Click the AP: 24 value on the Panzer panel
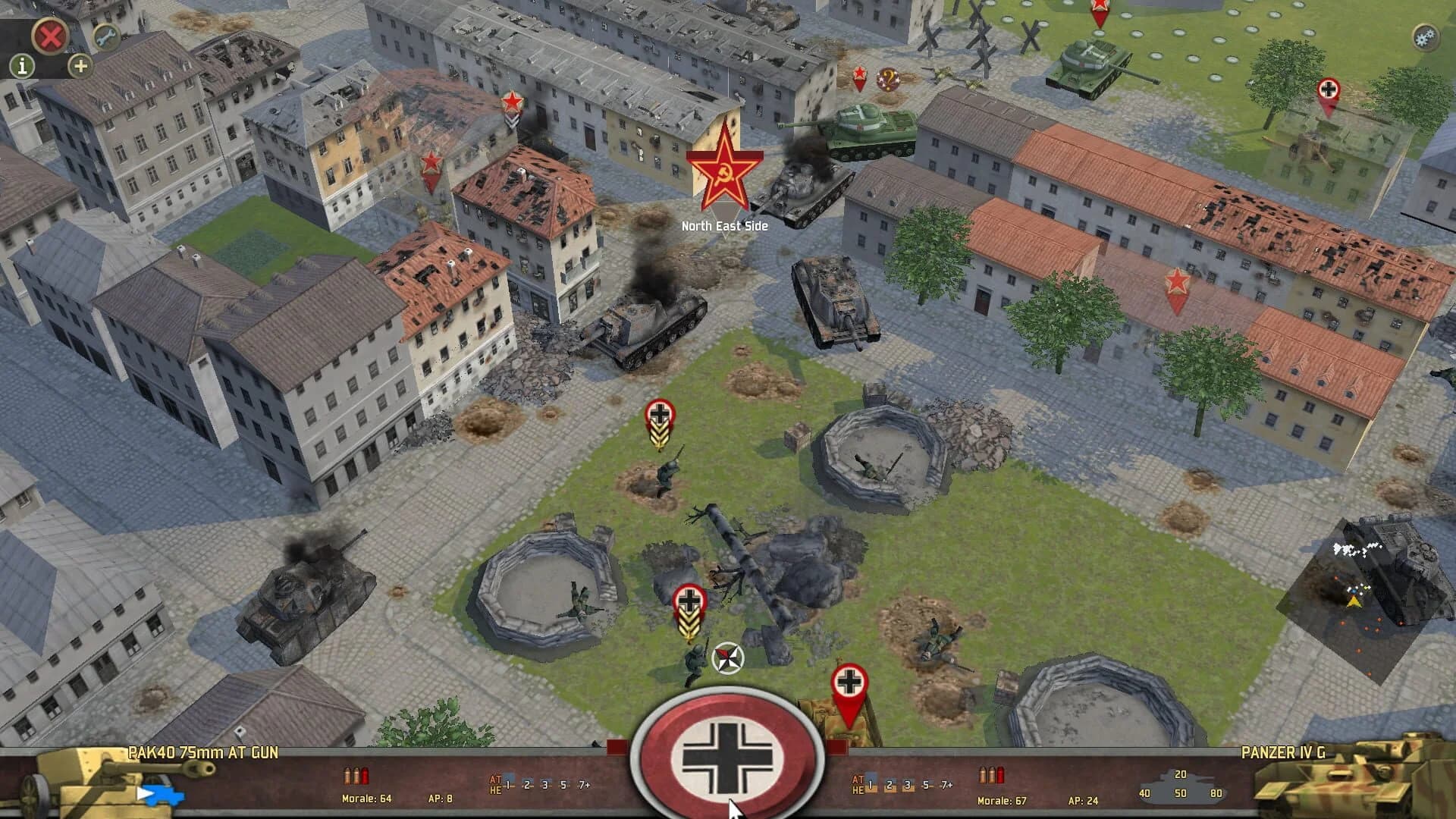 1082,799
